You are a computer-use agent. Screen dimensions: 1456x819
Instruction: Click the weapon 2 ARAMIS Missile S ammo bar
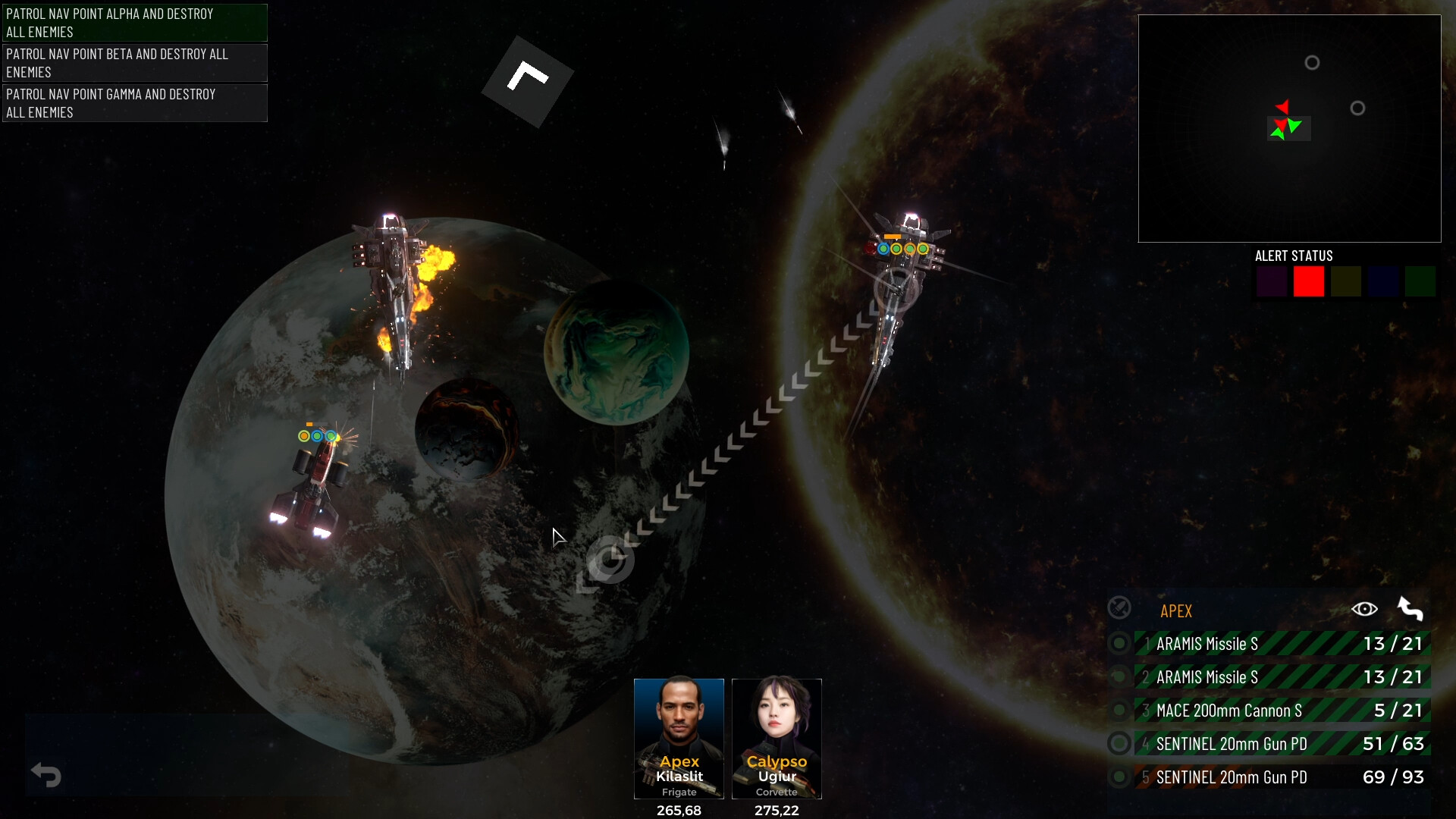[x=1282, y=676]
